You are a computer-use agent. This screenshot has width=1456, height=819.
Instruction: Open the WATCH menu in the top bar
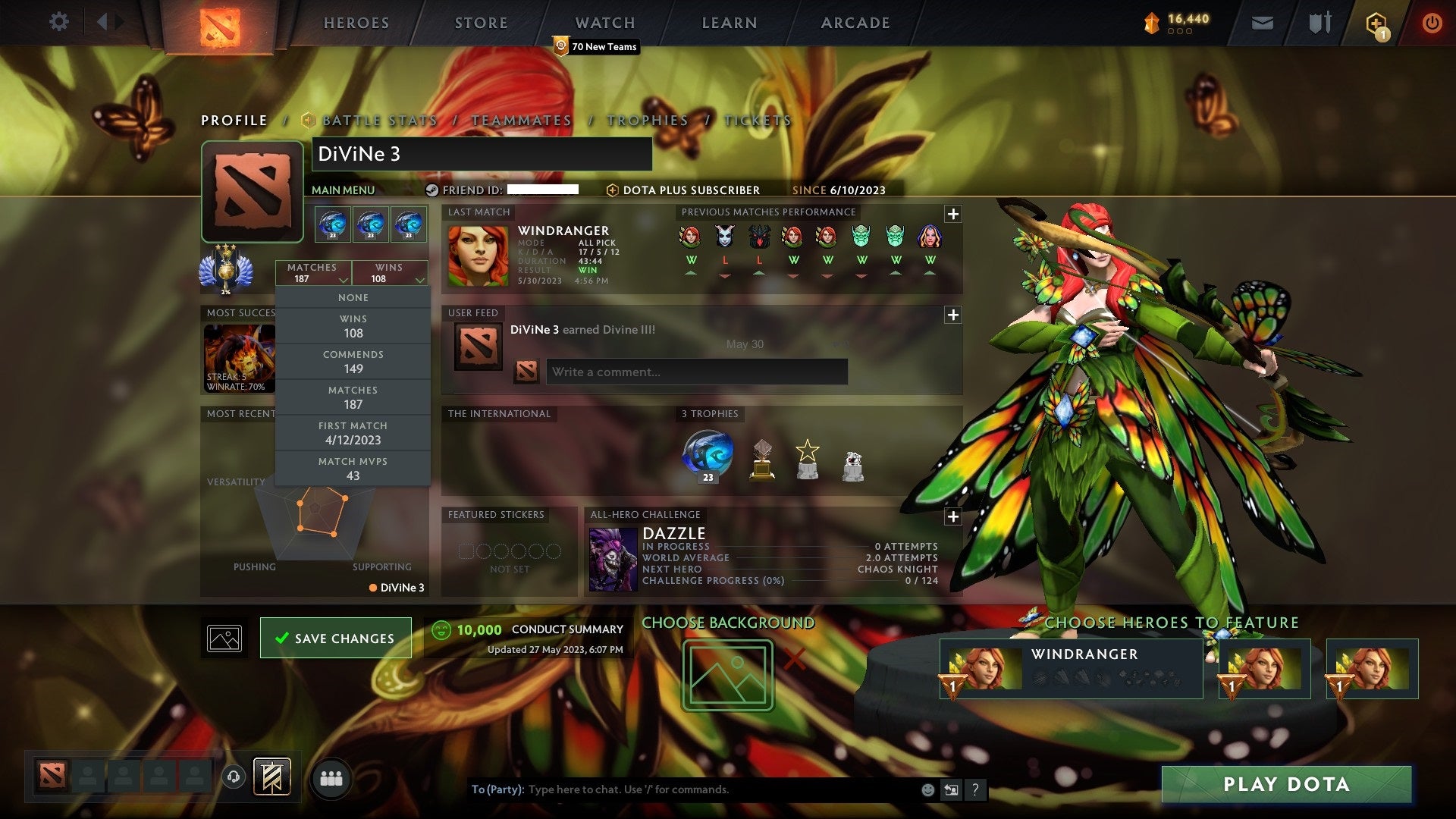[x=604, y=22]
